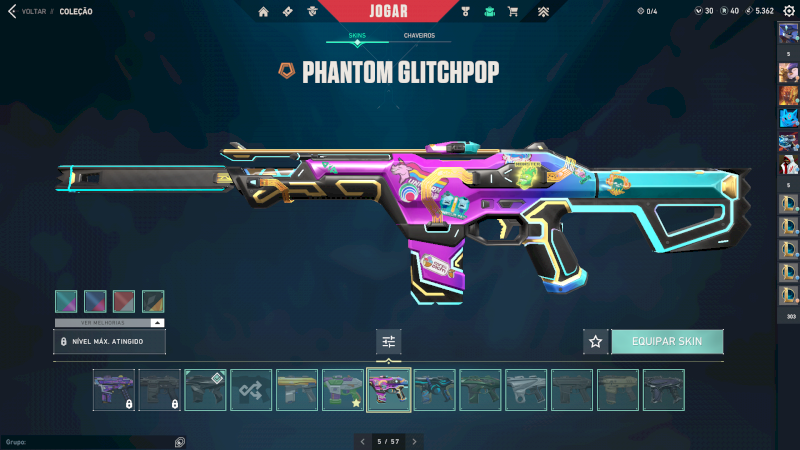
Task: Select the yellow Phantom skin thumbnail
Action: click(297, 390)
